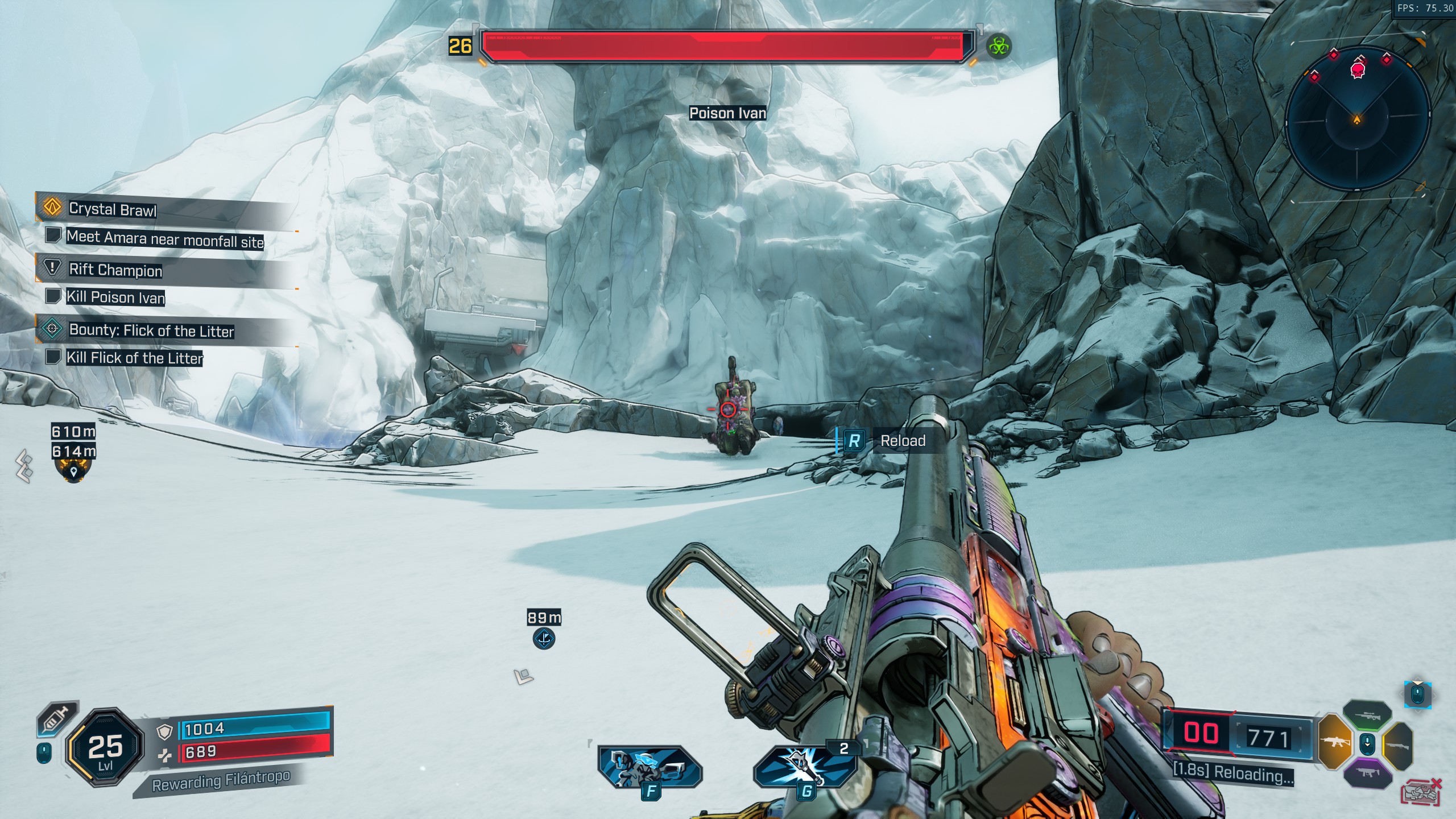The height and width of the screenshot is (819, 1456).
Task: Select the Crystal Brawl mission tracker
Action: [113, 209]
